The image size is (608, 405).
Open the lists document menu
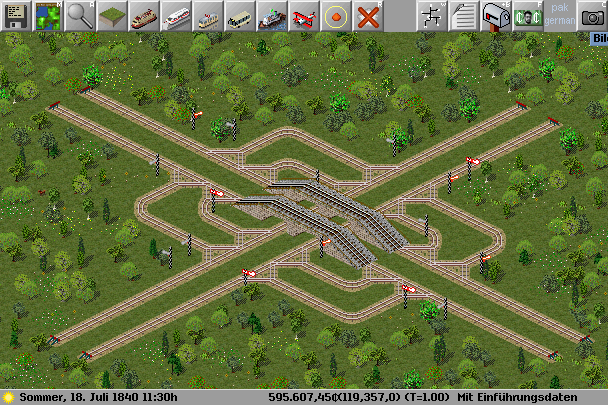(x=463, y=15)
